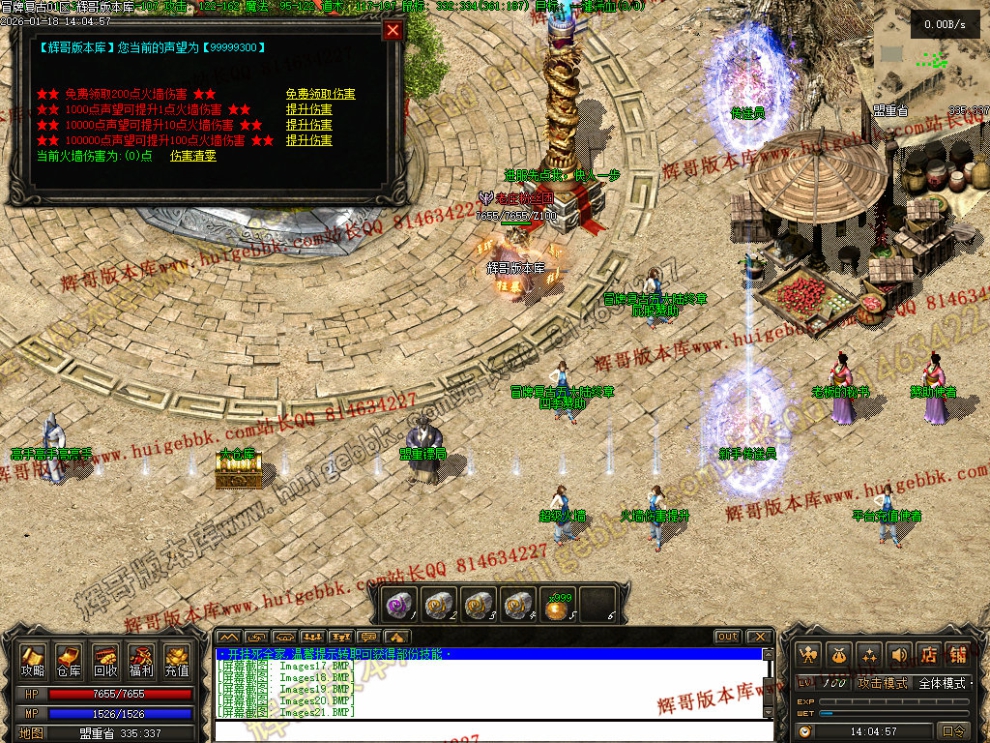Switch the 攻击模式 attack mode

pyautogui.click(x=883, y=683)
